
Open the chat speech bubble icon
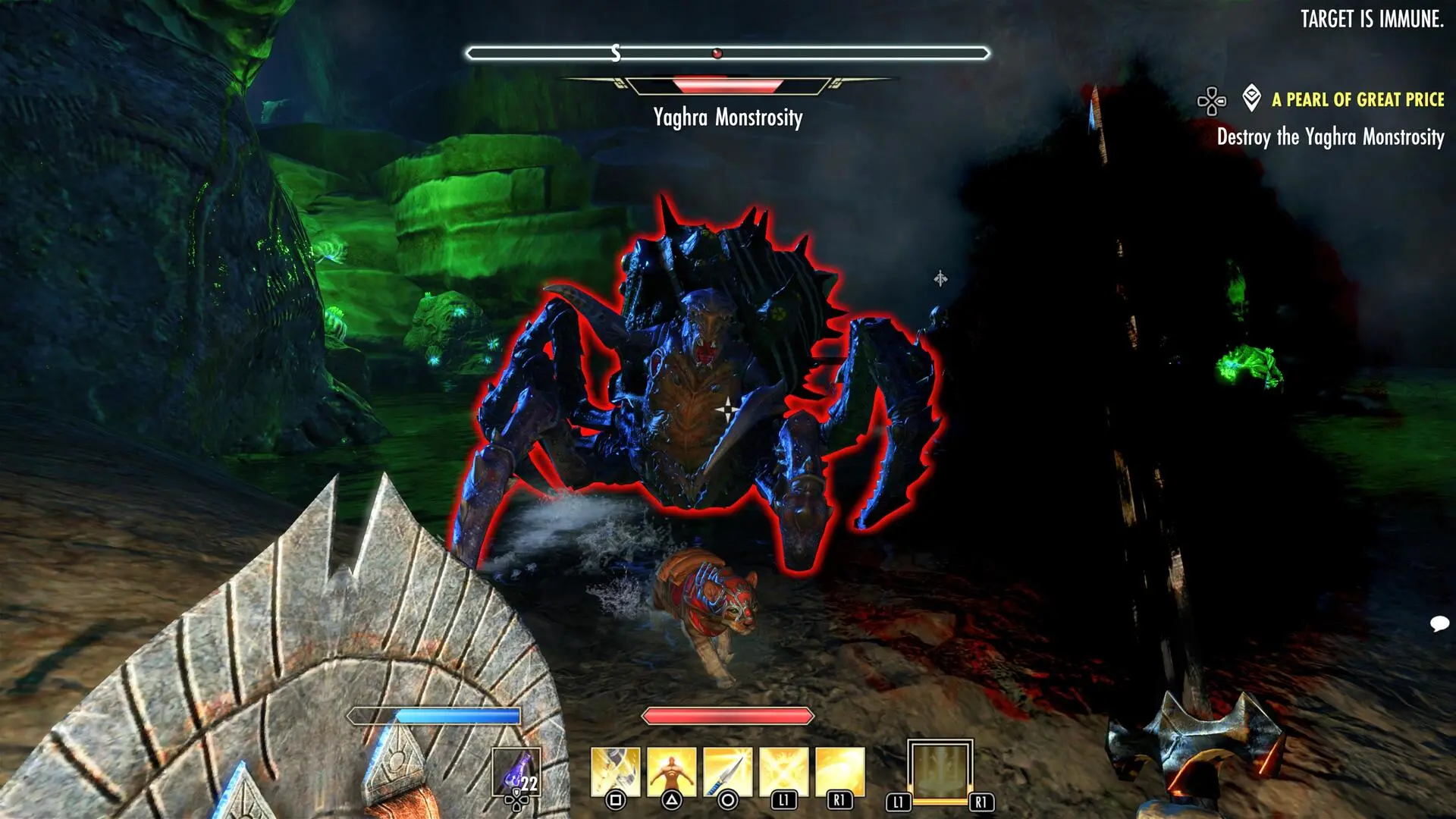pyautogui.click(x=1439, y=623)
